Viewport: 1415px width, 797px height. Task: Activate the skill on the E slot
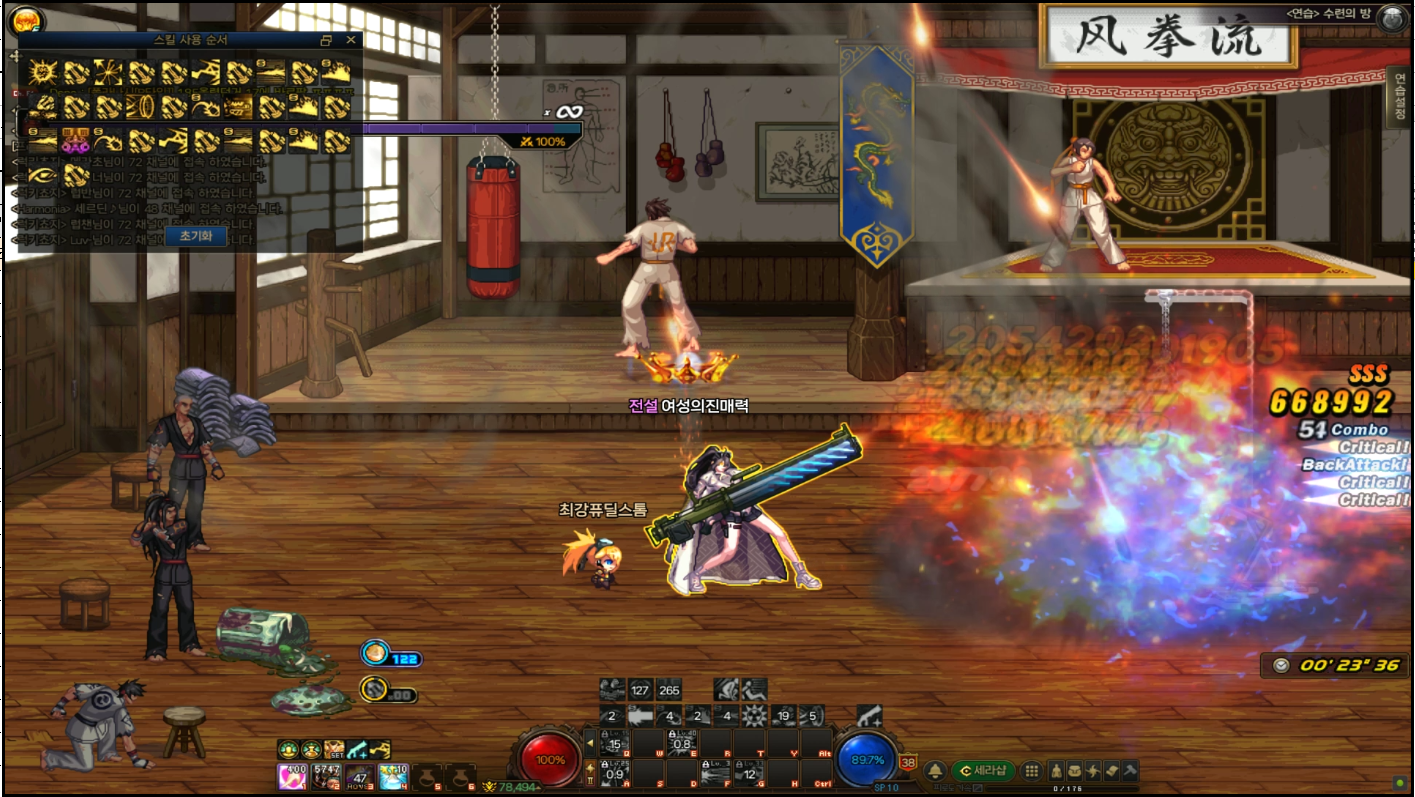point(684,744)
